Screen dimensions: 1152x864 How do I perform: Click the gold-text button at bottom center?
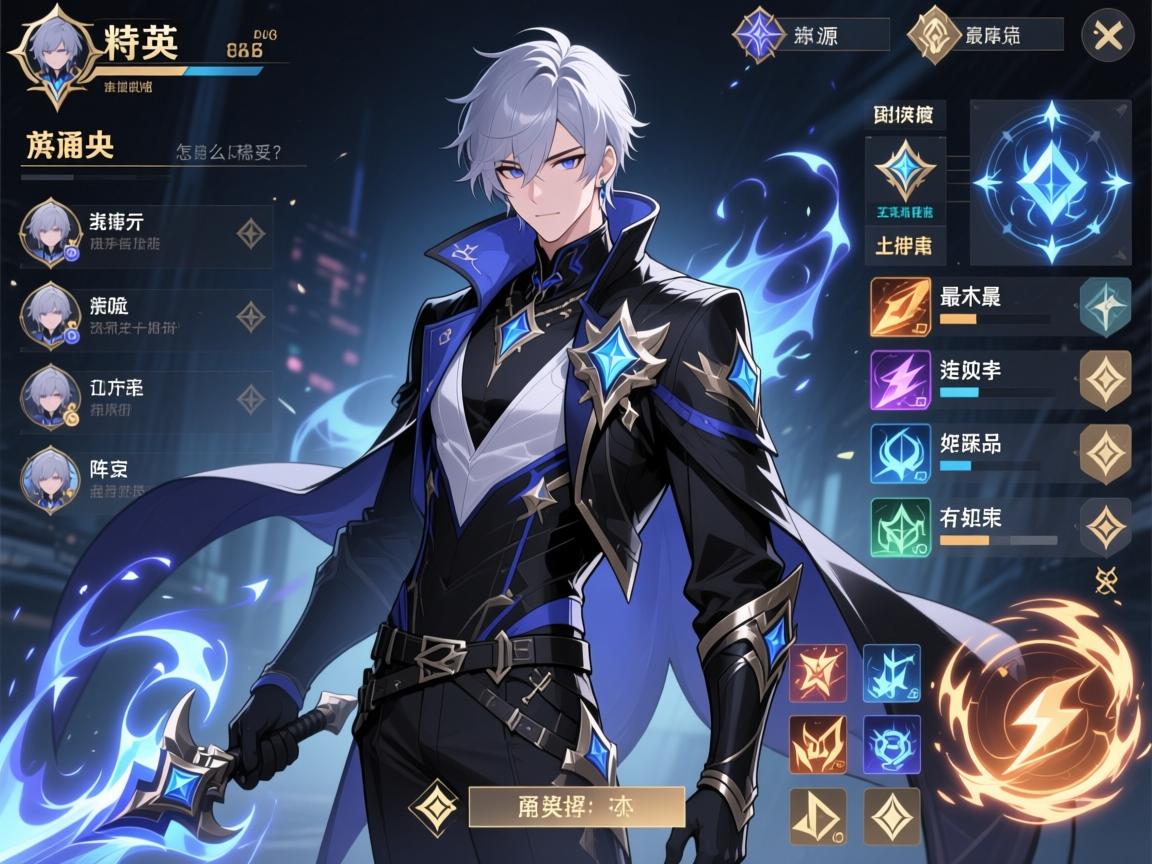tap(576, 806)
